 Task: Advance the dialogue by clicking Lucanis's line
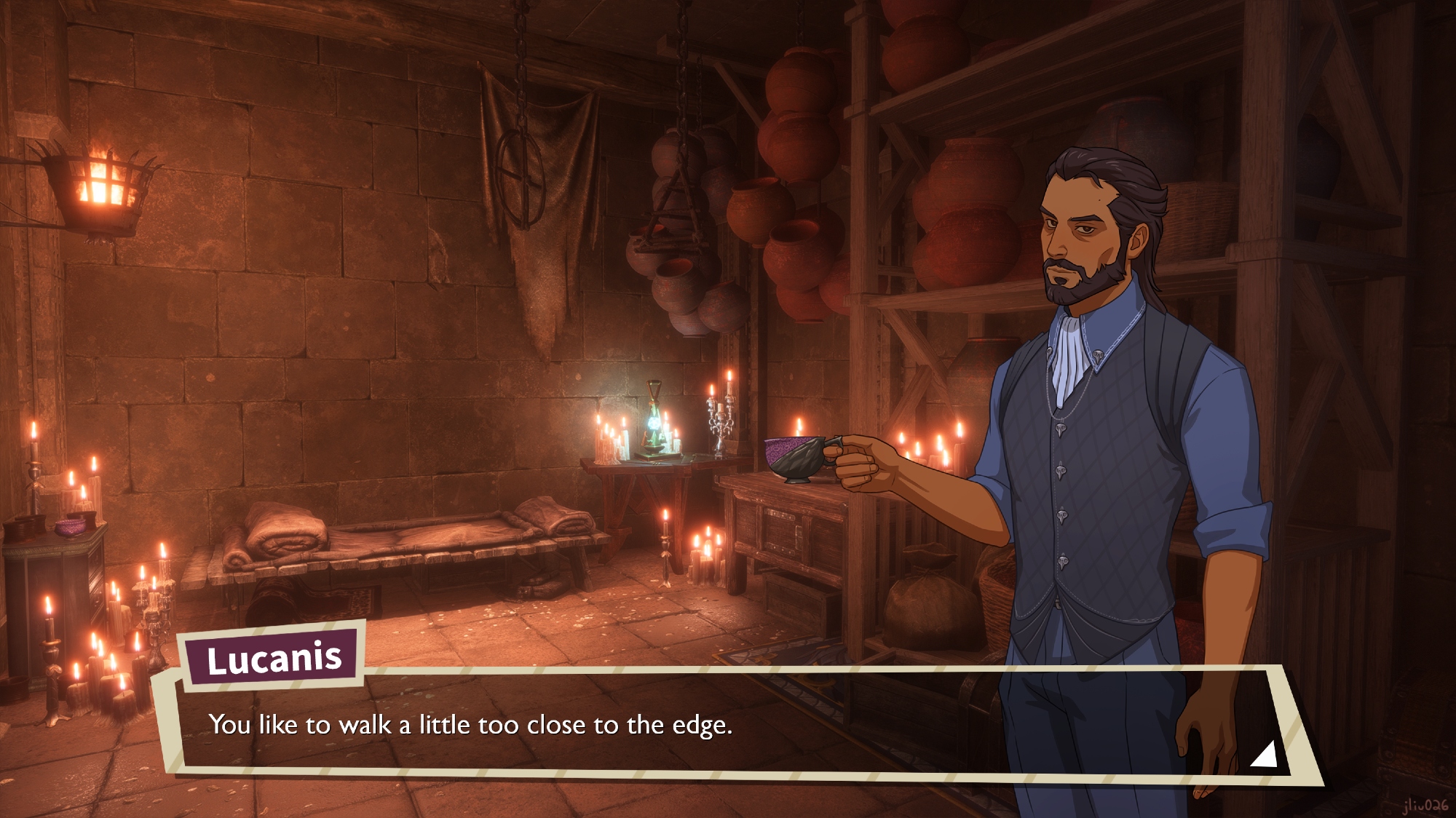click(470, 725)
